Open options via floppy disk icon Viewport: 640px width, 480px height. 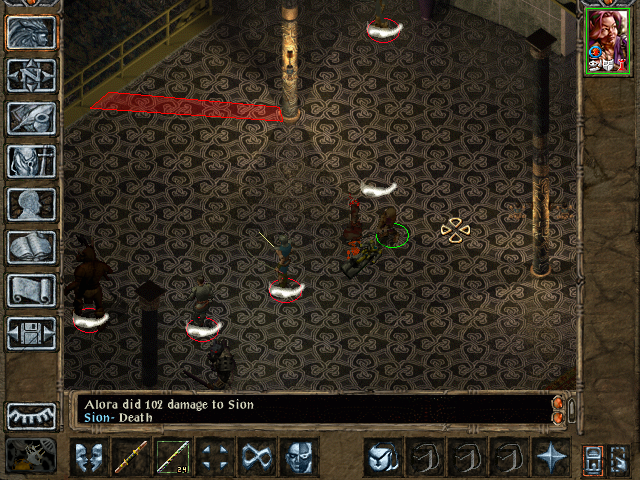(x=31, y=333)
